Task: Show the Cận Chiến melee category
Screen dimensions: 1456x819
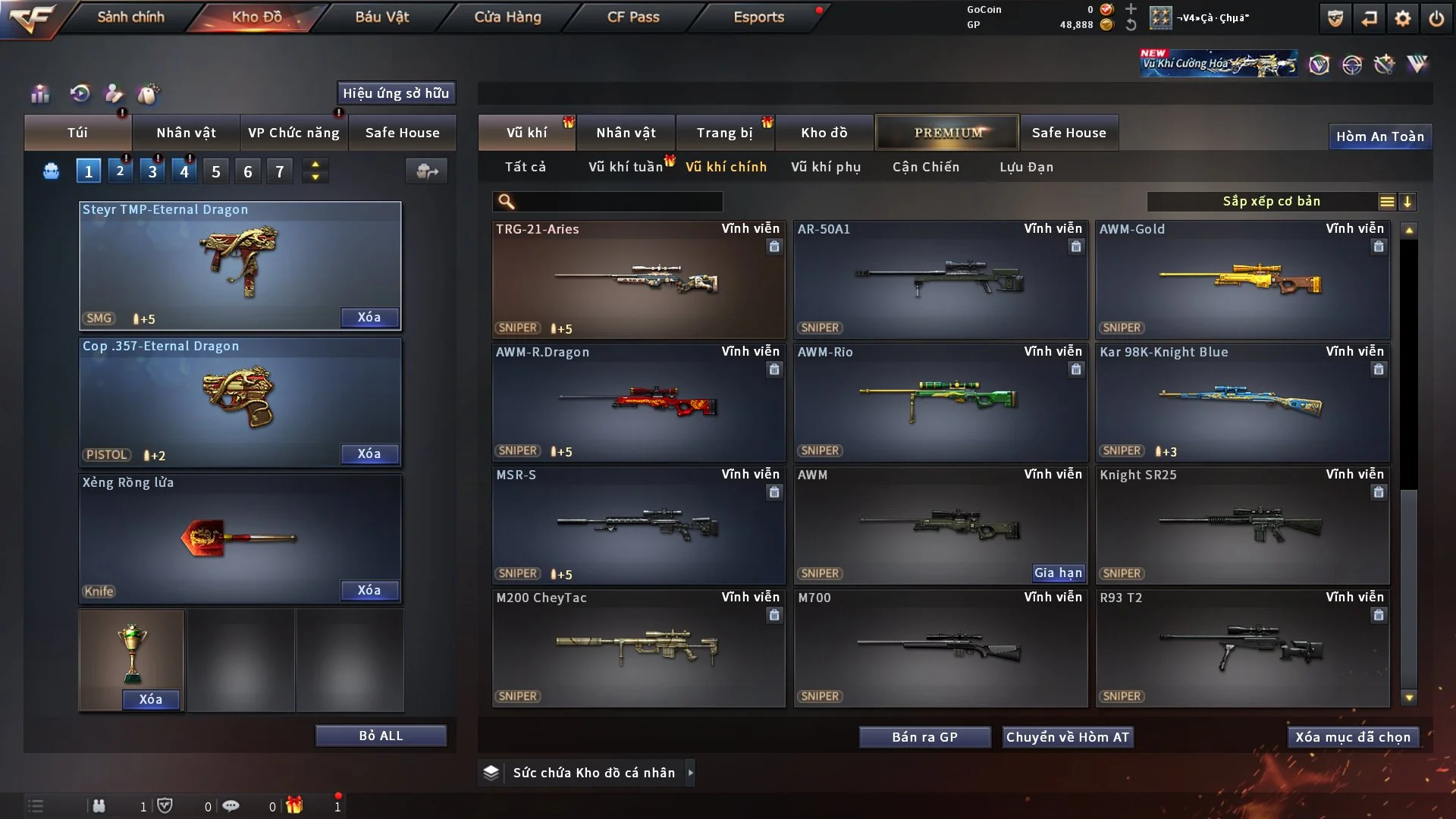Action: coord(926,167)
